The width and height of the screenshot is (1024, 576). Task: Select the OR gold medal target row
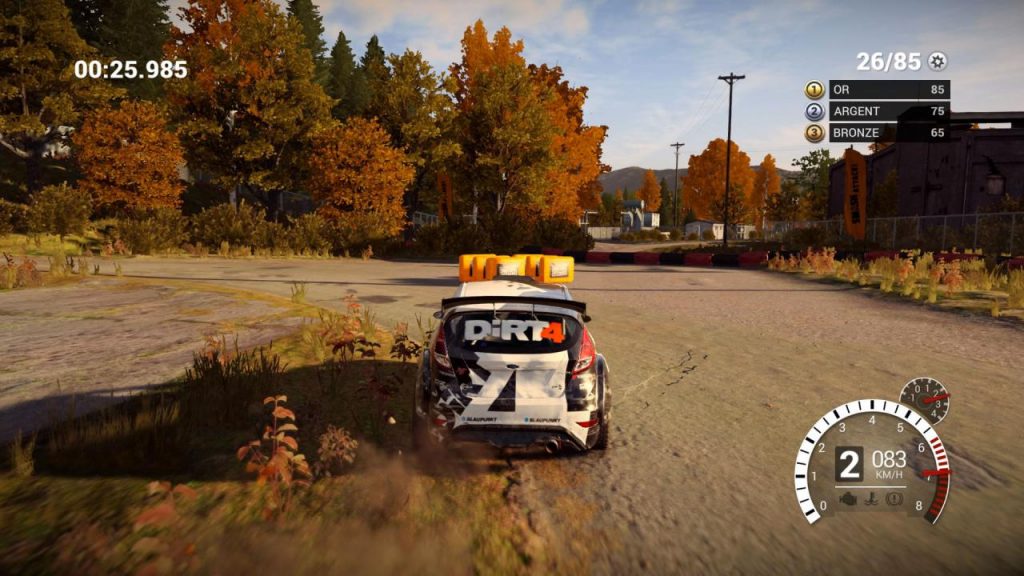coord(877,89)
